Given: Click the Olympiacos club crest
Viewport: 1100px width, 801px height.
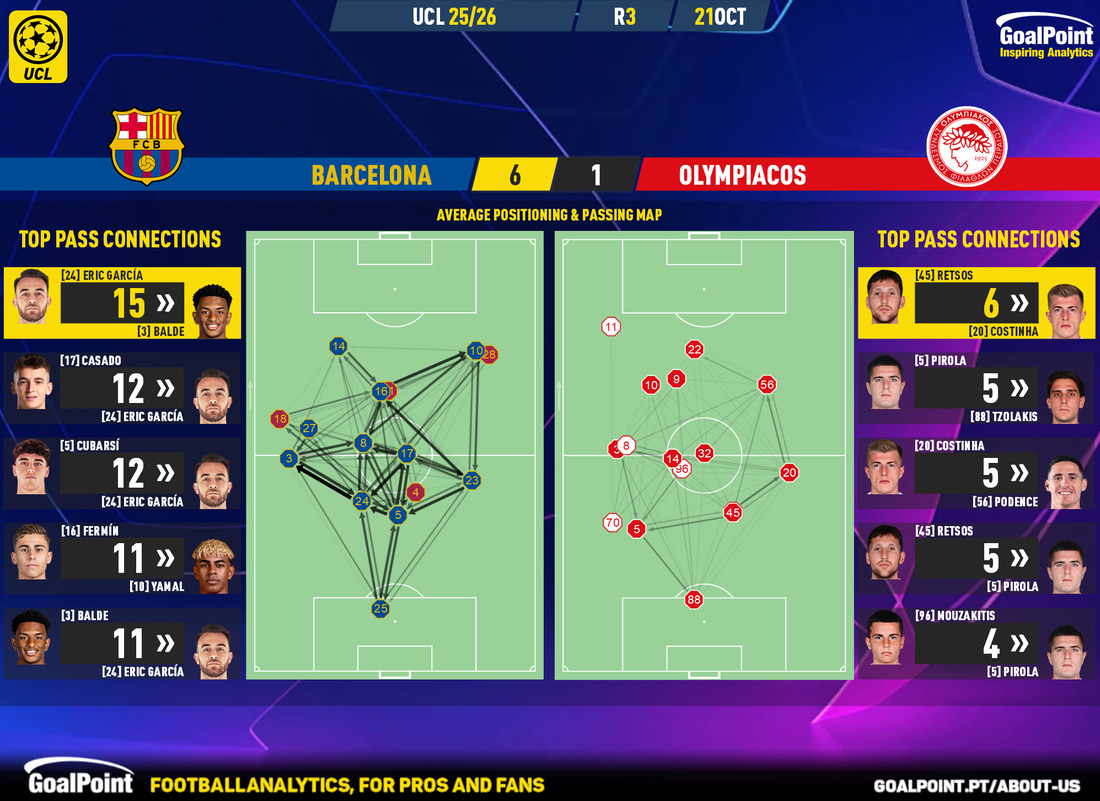Looking at the screenshot, I should (965, 146).
